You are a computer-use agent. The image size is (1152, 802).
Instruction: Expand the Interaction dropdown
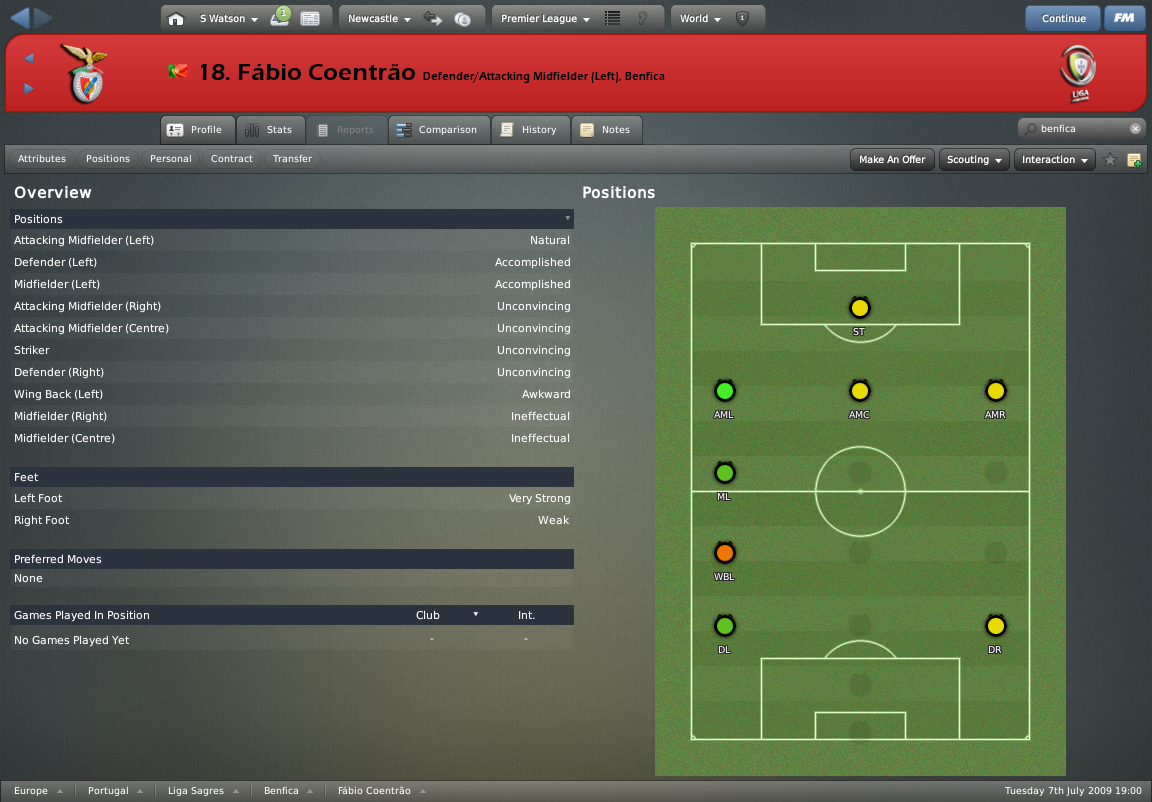[1054, 160]
